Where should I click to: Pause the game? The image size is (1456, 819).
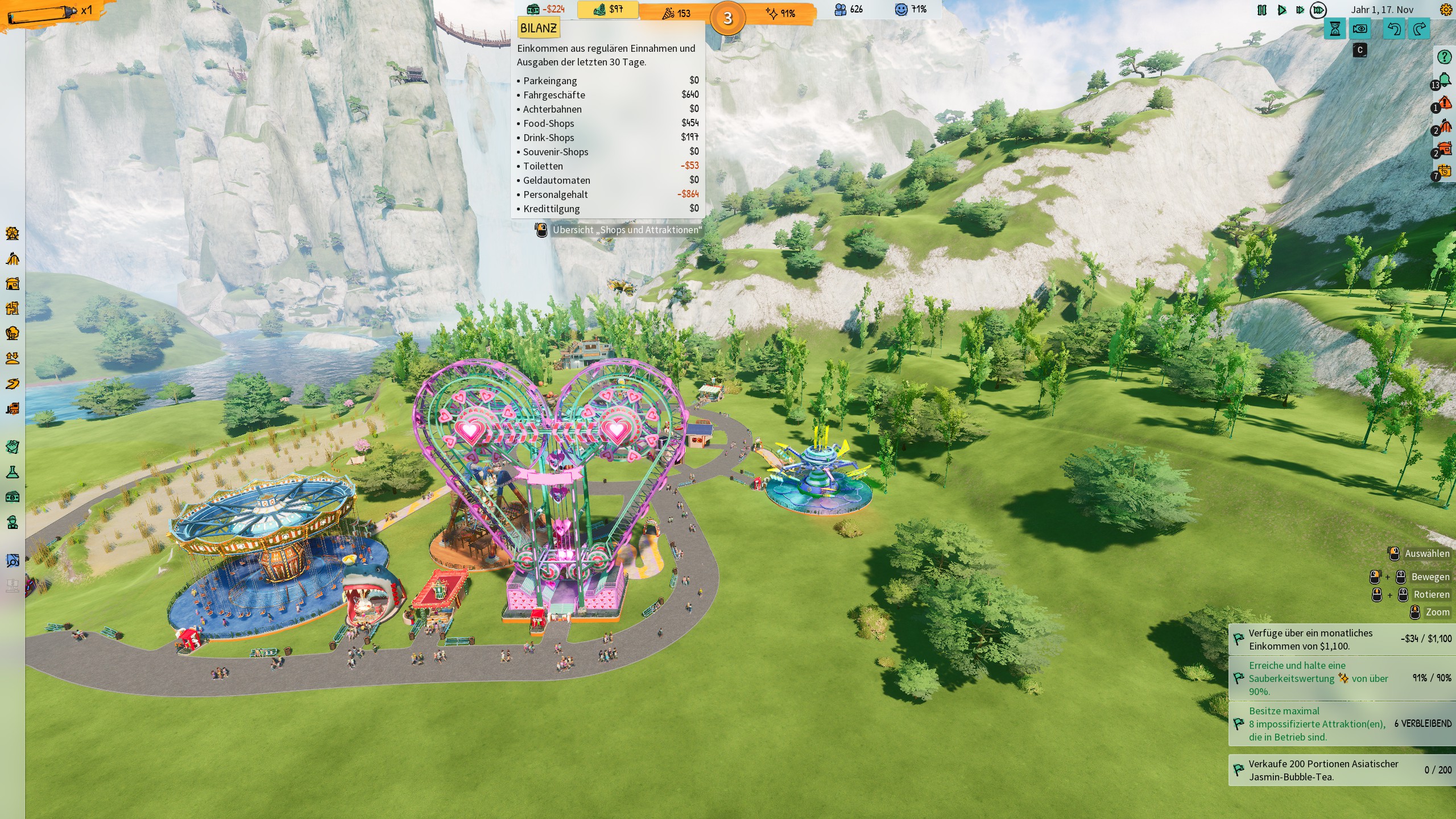(x=1261, y=10)
